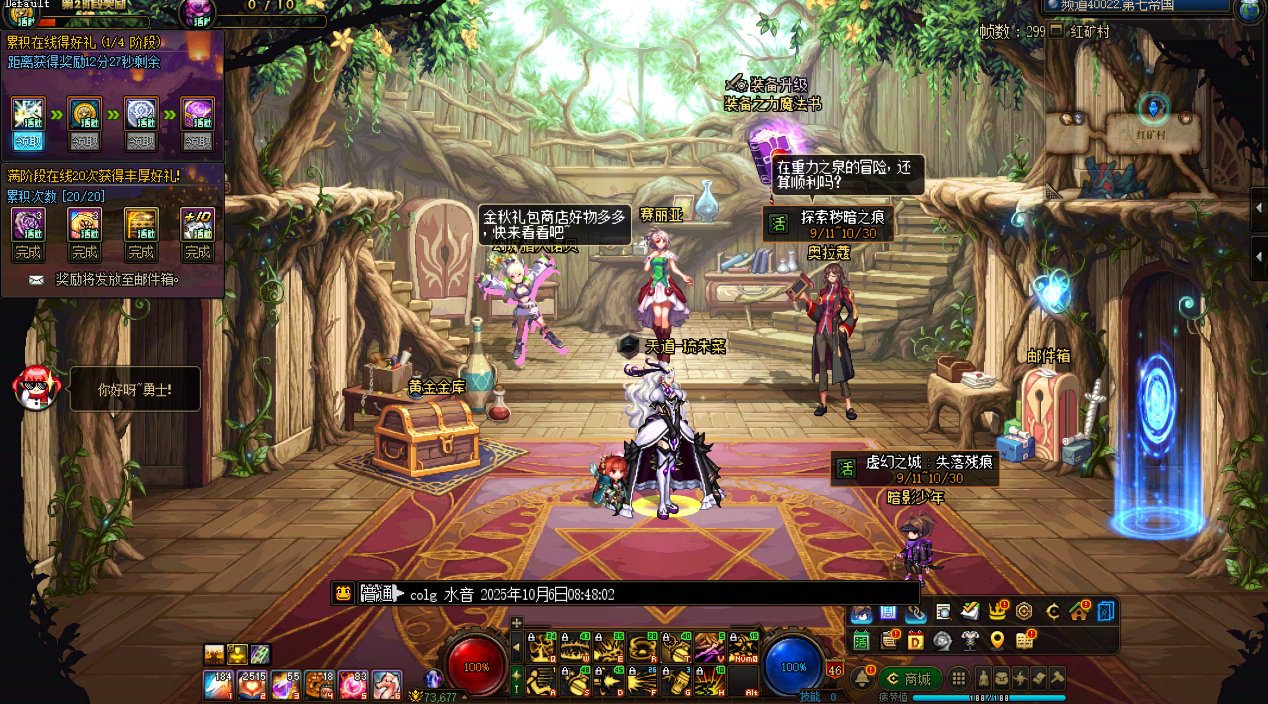Viewport: 1268px width, 704px height.
Task: Select the skill in the Q slot
Action: click(542, 648)
